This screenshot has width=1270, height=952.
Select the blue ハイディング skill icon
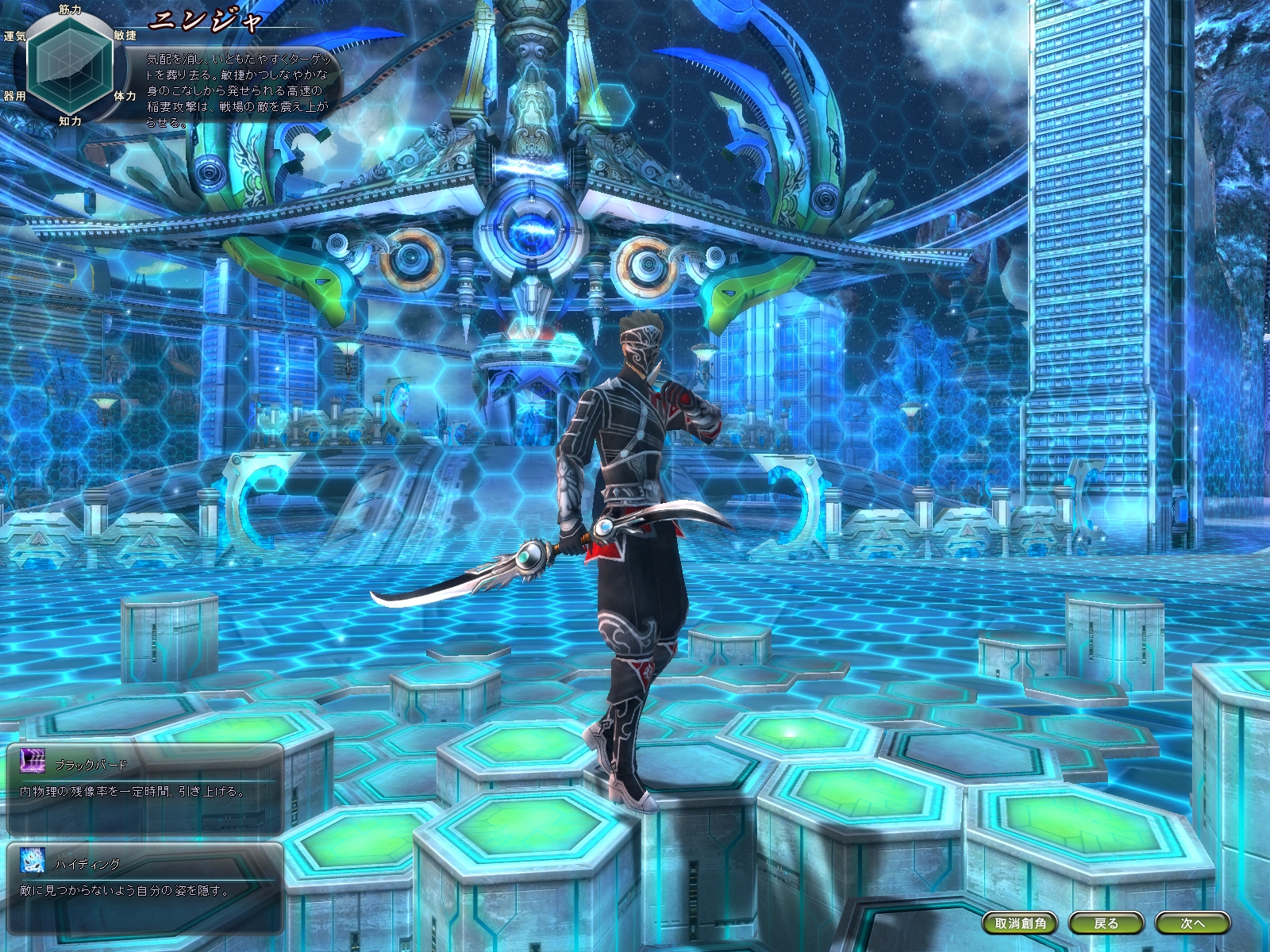click(x=33, y=861)
